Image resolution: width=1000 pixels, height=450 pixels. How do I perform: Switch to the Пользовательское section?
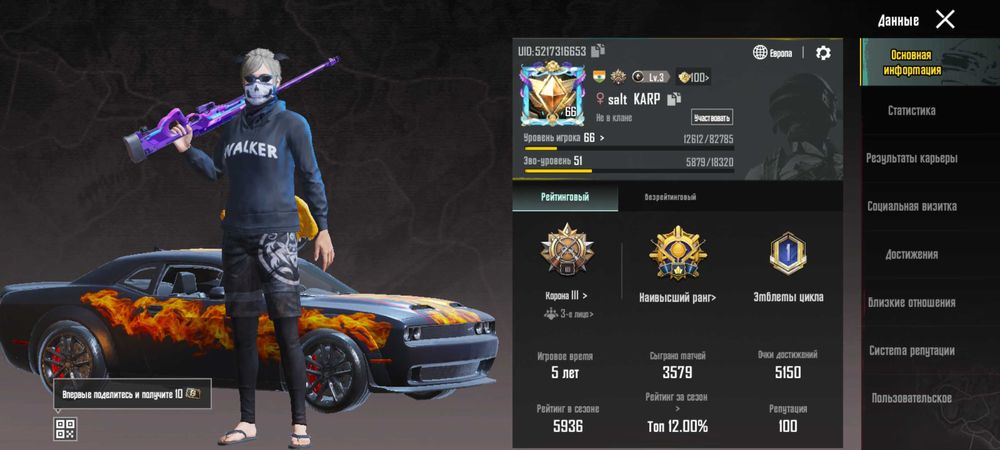pos(911,398)
